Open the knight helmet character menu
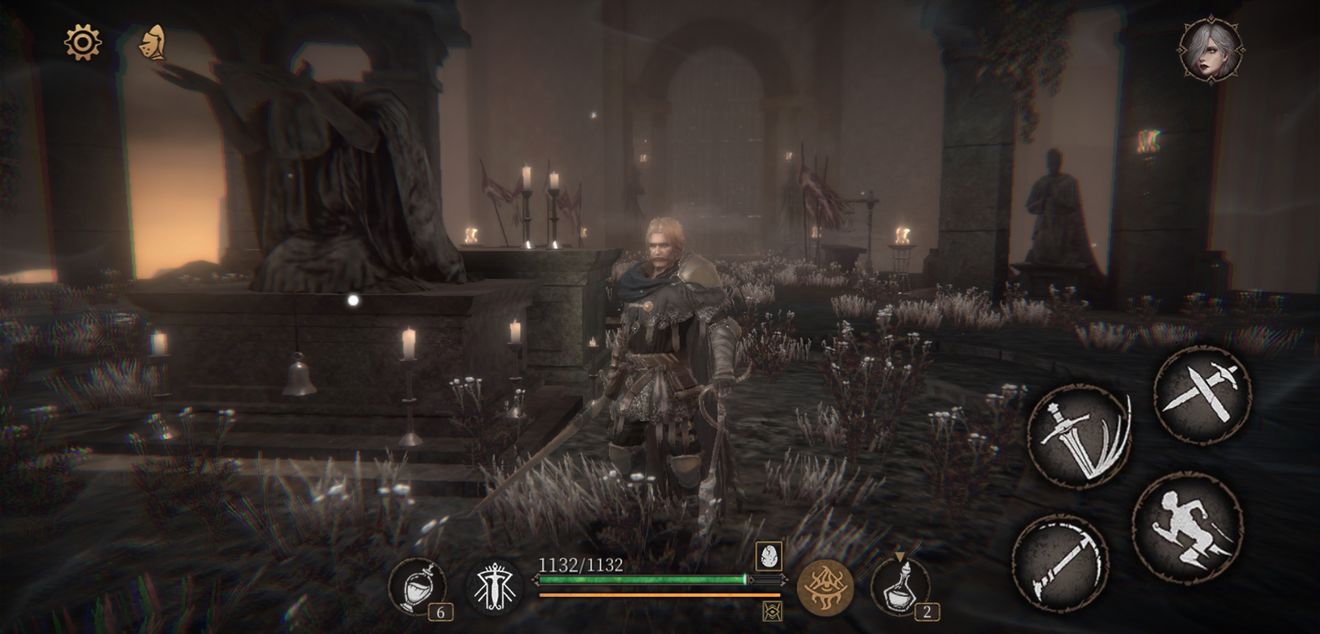Viewport: 1320px width, 634px height. [x=152, y=42]
